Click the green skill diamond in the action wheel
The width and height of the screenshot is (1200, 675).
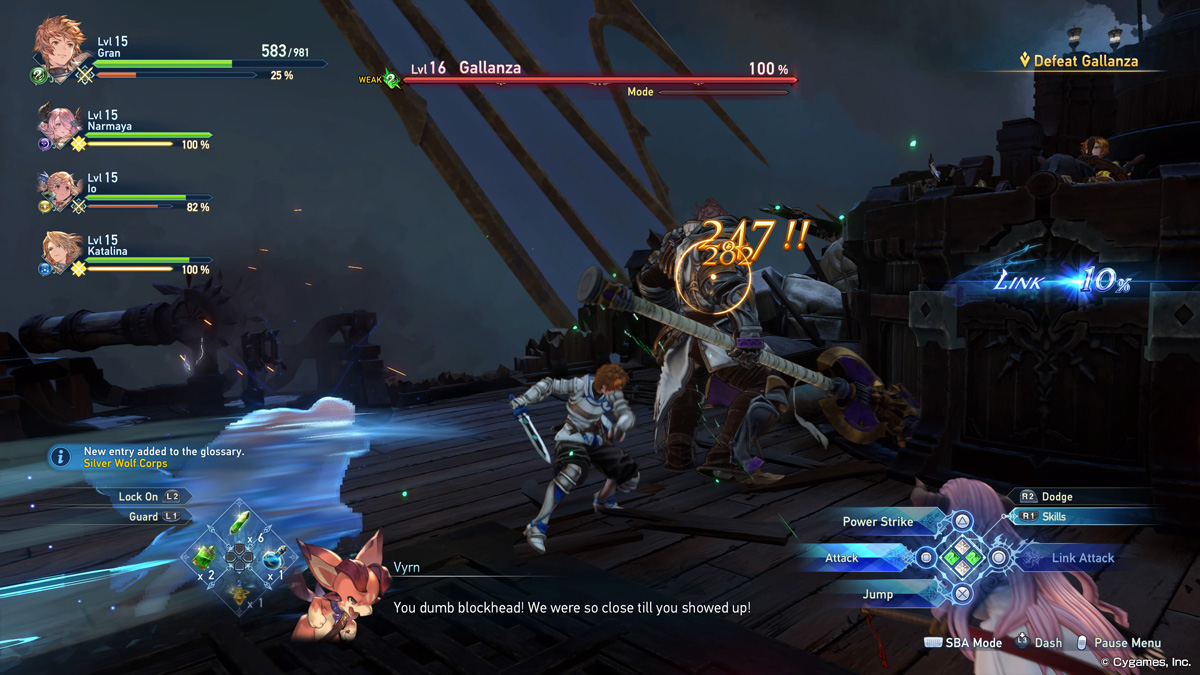pos(962,558)
